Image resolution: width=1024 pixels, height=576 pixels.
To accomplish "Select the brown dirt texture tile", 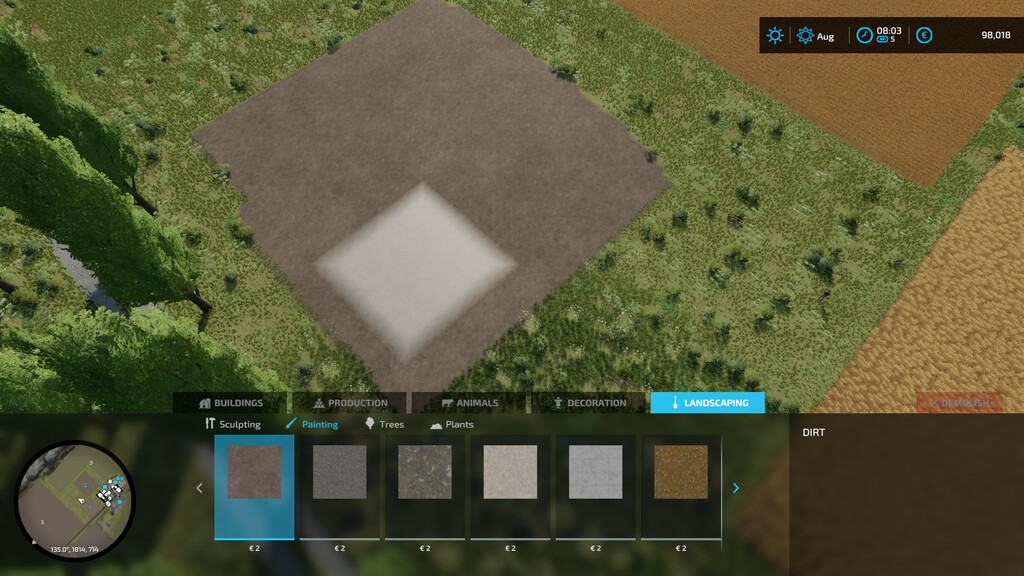I will [x=254, y=472].
